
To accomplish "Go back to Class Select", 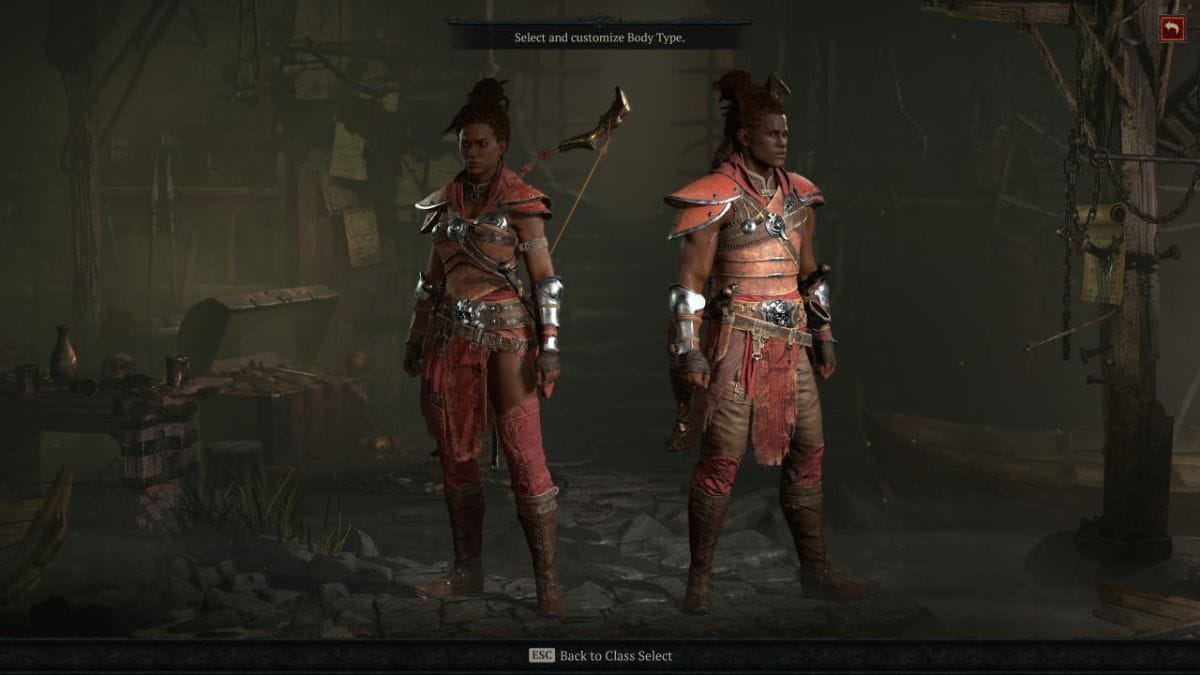I will (601, 656).
